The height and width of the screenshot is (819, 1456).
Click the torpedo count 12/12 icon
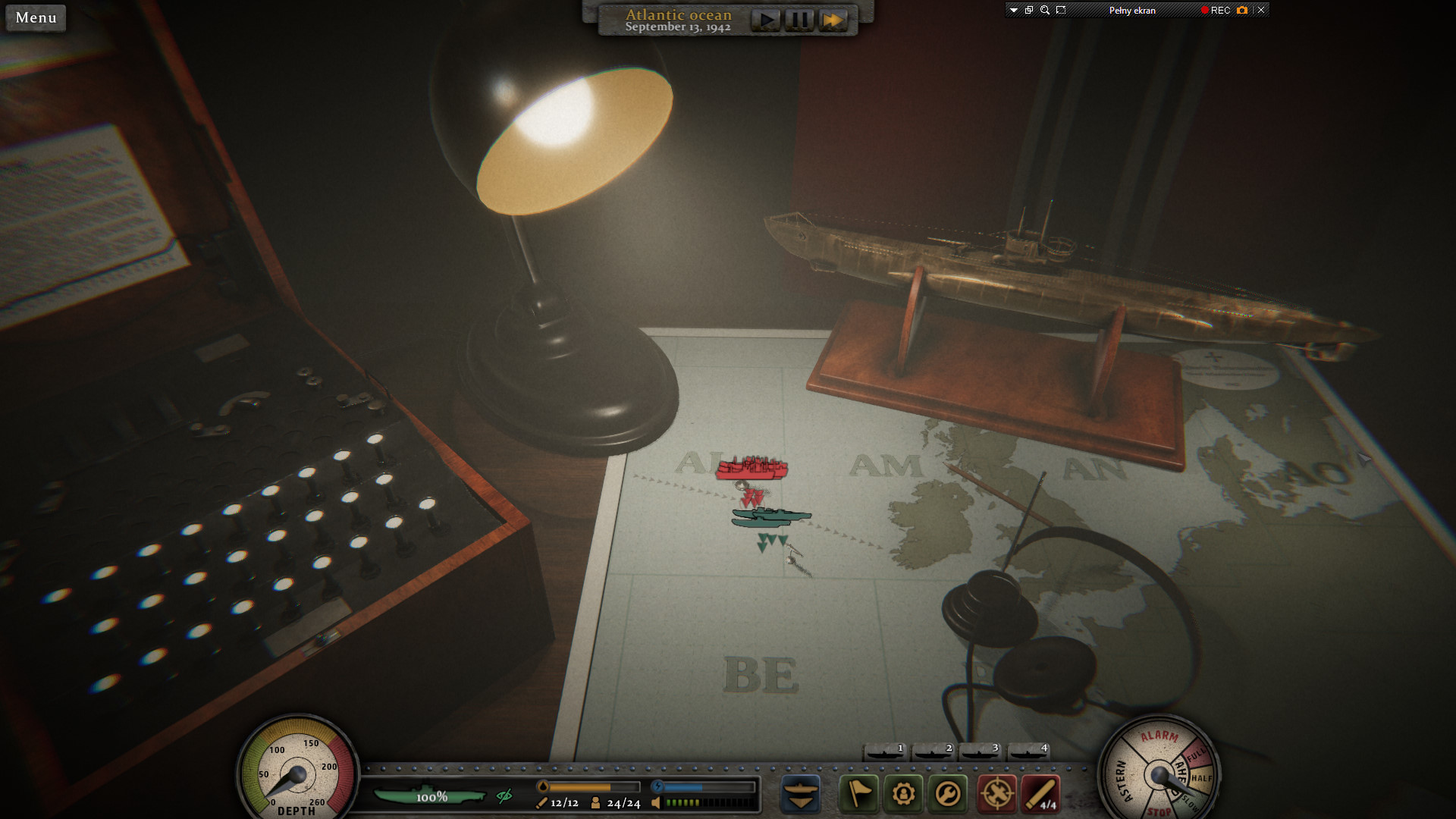click(x=560, y=803)
